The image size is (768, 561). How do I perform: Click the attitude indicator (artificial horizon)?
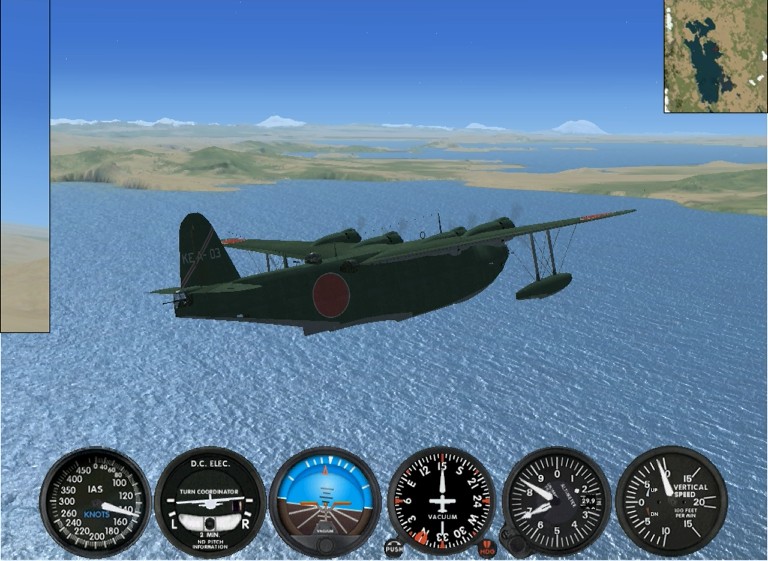click(325, 501)
